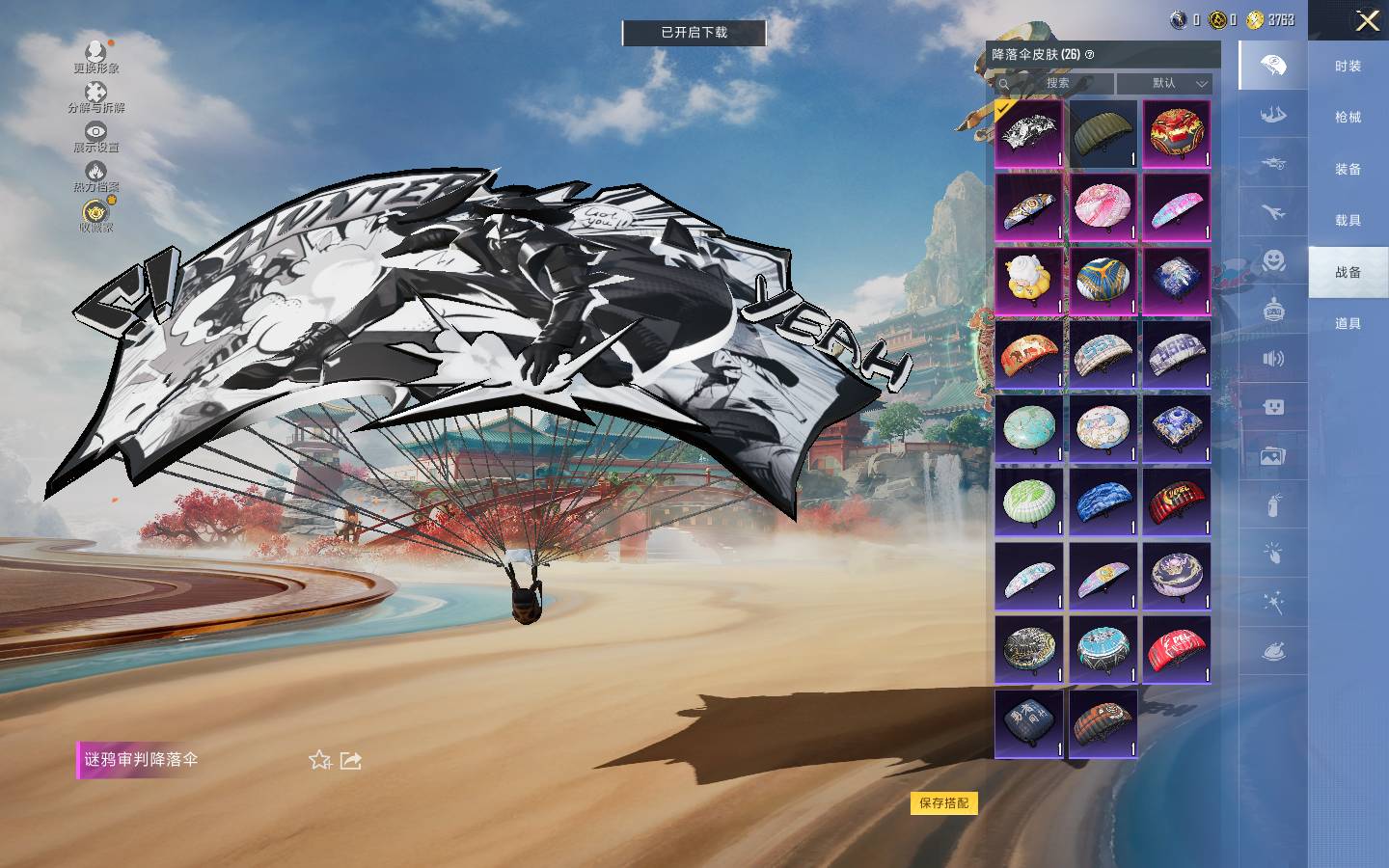Favorite the parachute with the star icon

(320, 760)
